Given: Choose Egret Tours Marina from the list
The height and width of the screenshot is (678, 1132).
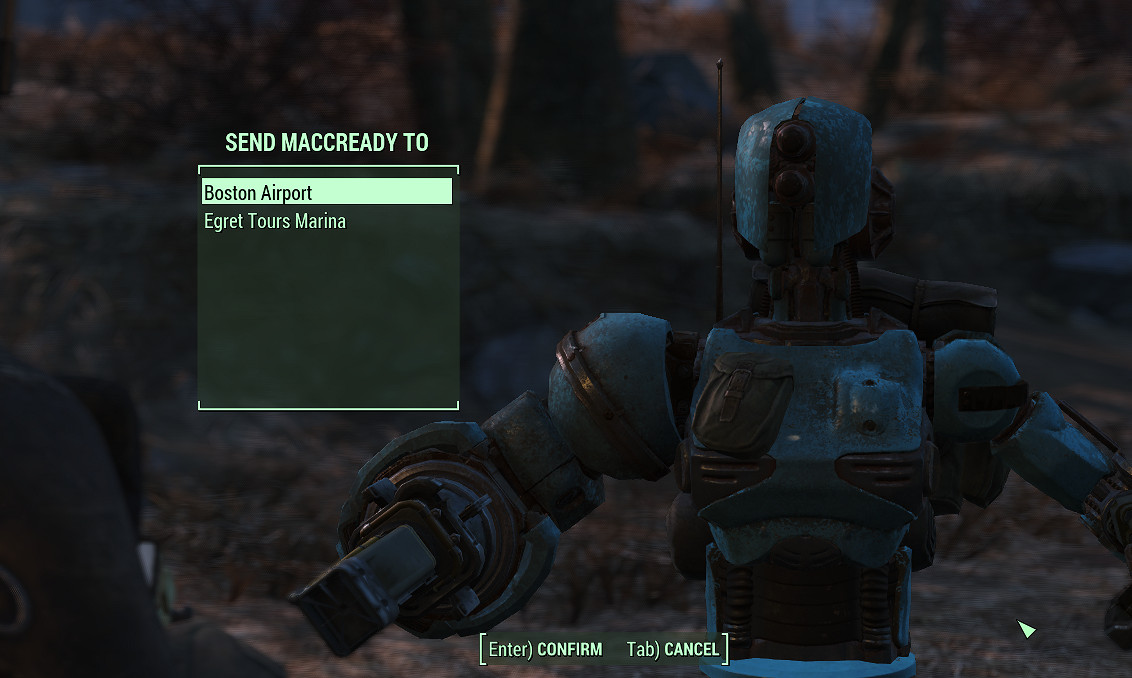Looking at the screenshot, I should [275, 221].
